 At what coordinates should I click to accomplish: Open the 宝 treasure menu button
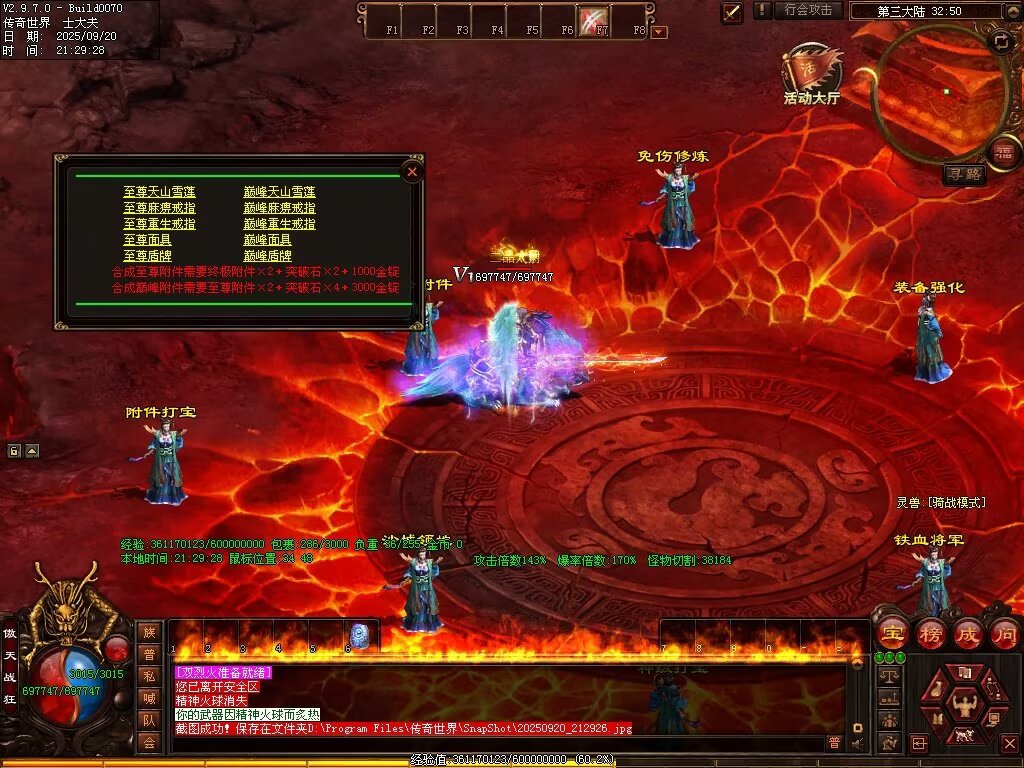[x=891, y=633]
